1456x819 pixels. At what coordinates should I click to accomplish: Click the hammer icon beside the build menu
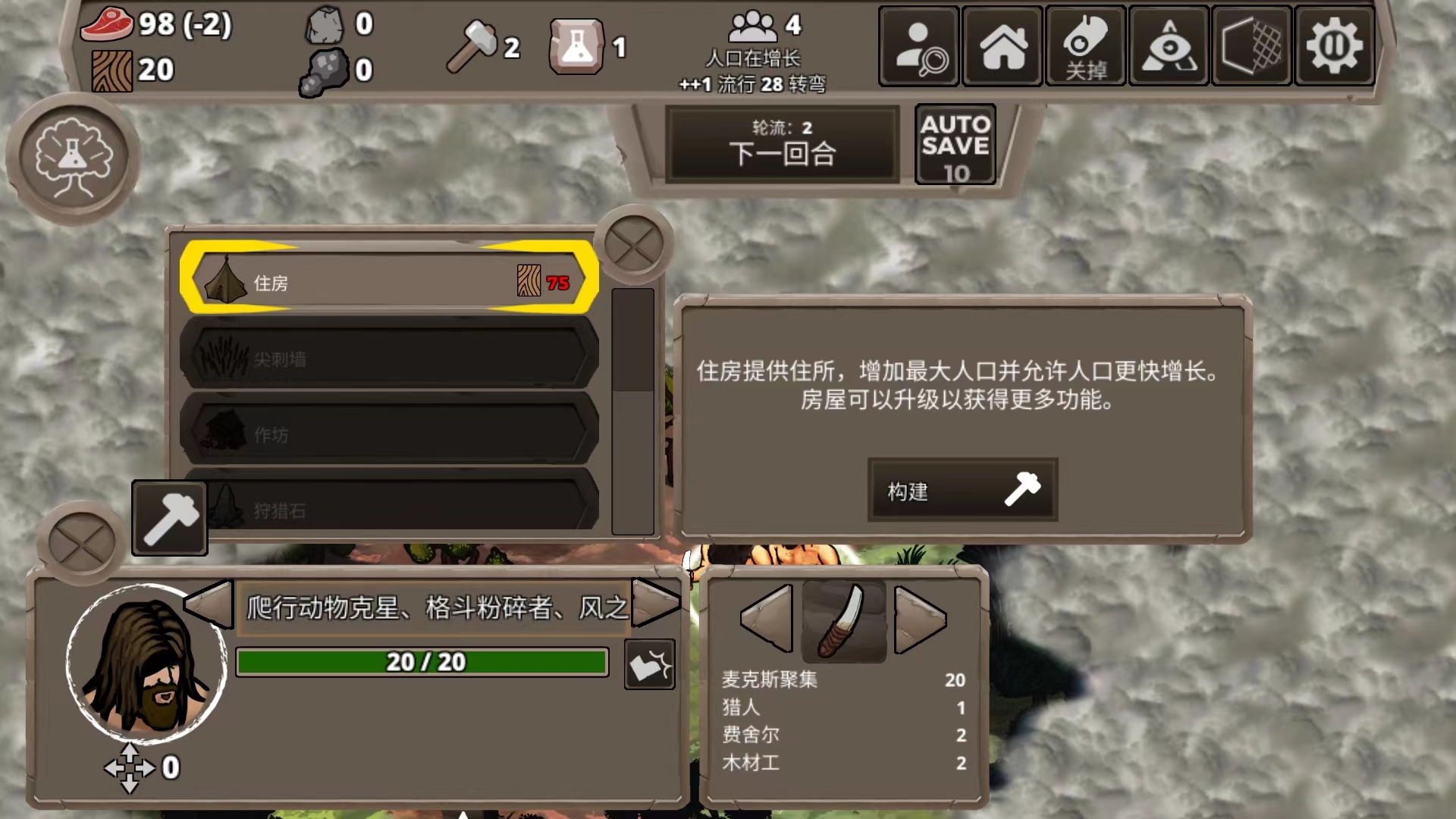pos(168,517)
